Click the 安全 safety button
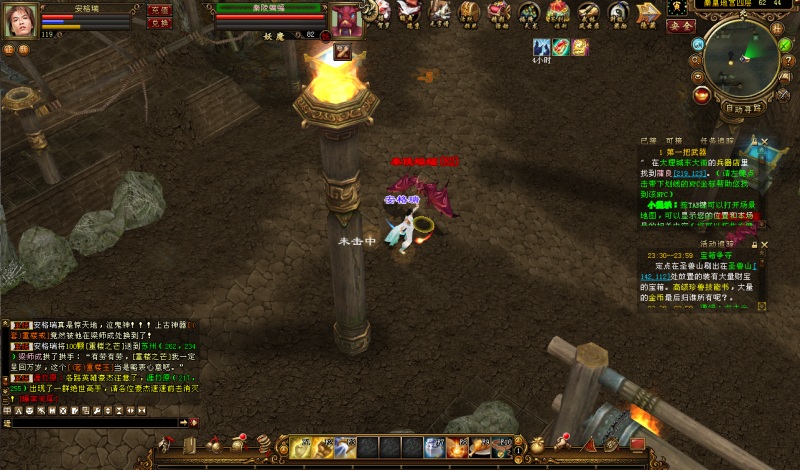 coord(681,26)
